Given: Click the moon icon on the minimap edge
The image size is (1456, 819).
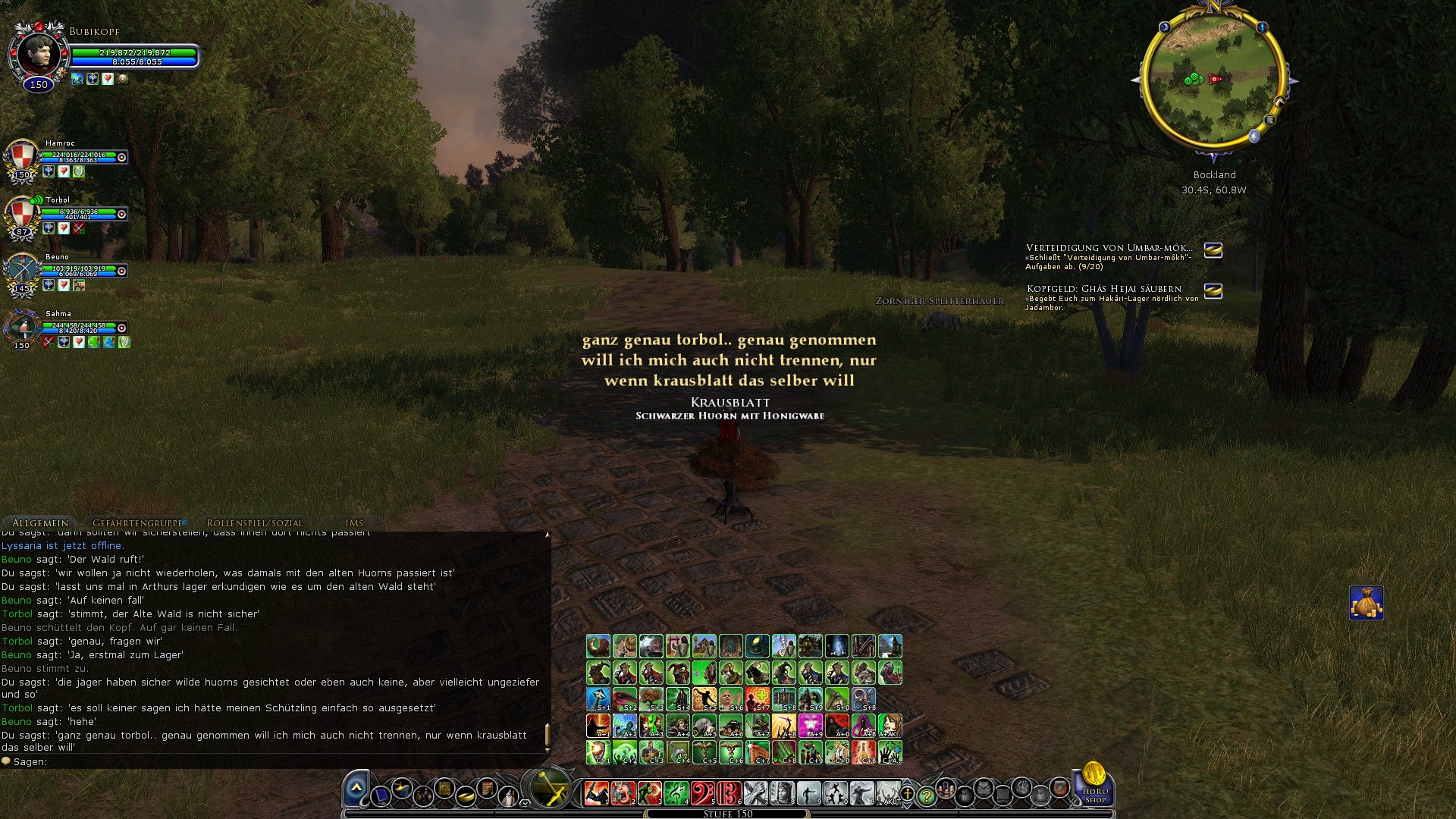Looking at the screenshot, I should pyautogui.click(x=1165, y=27).
